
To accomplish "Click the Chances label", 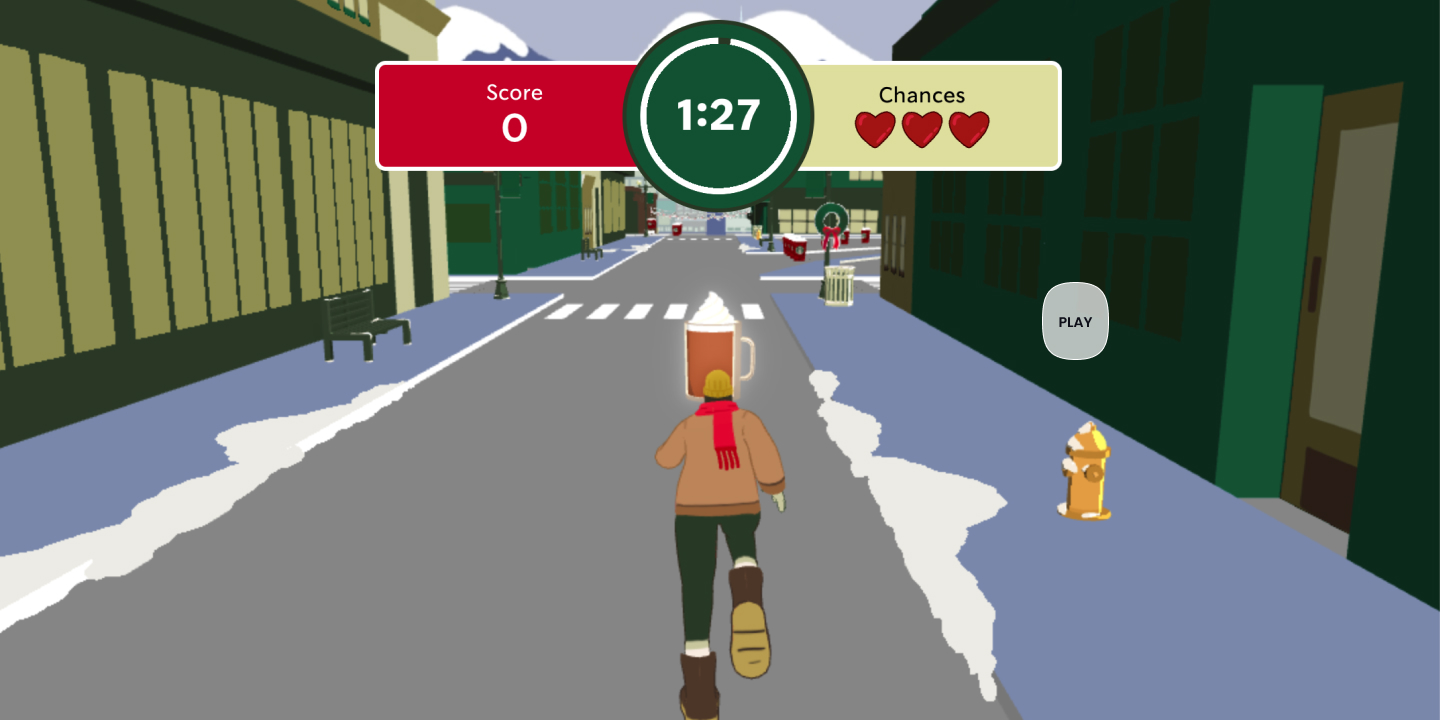I will pyautogui.click(x=922, y=96).
